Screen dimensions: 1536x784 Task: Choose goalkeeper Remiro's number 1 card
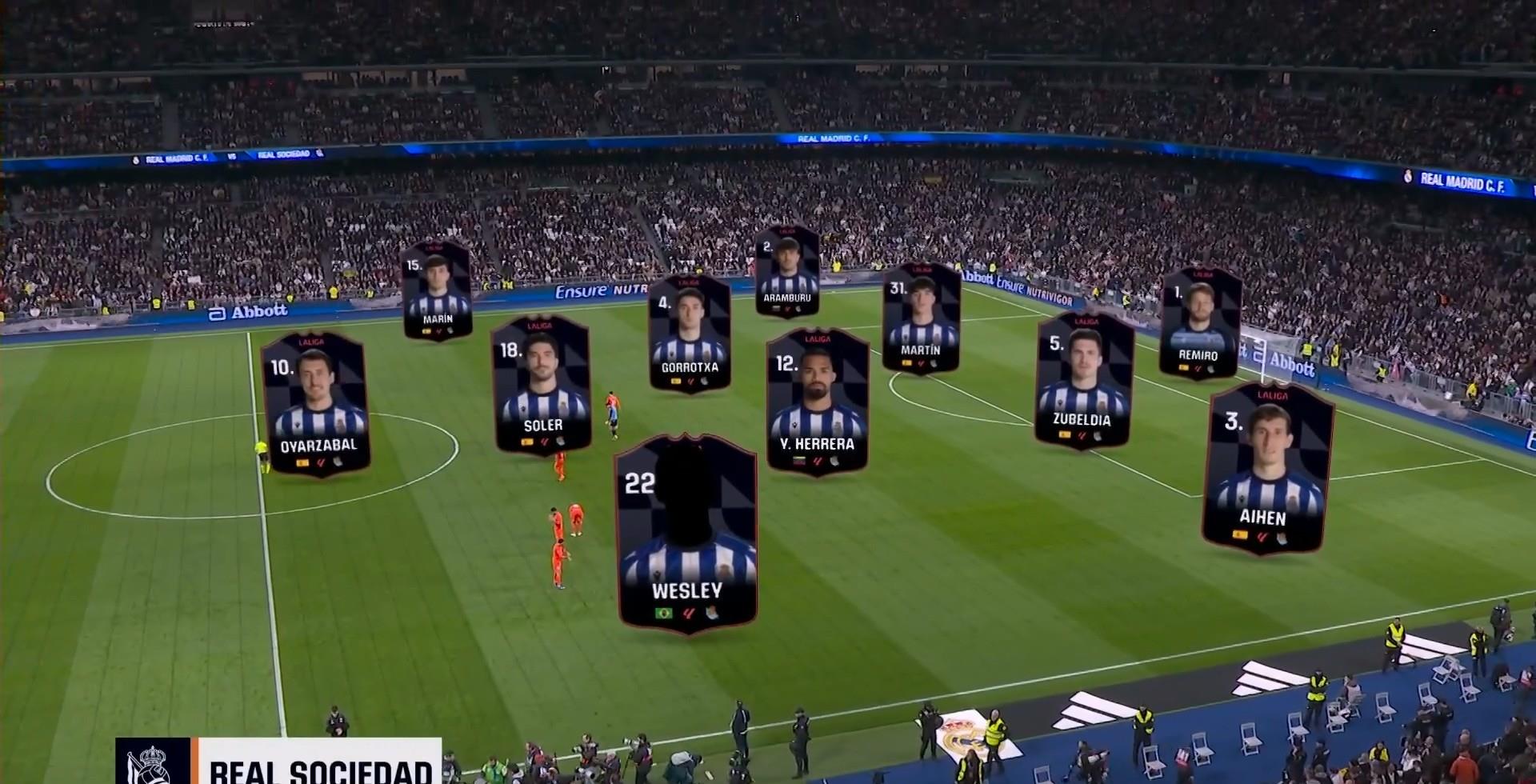point(1199,323)
